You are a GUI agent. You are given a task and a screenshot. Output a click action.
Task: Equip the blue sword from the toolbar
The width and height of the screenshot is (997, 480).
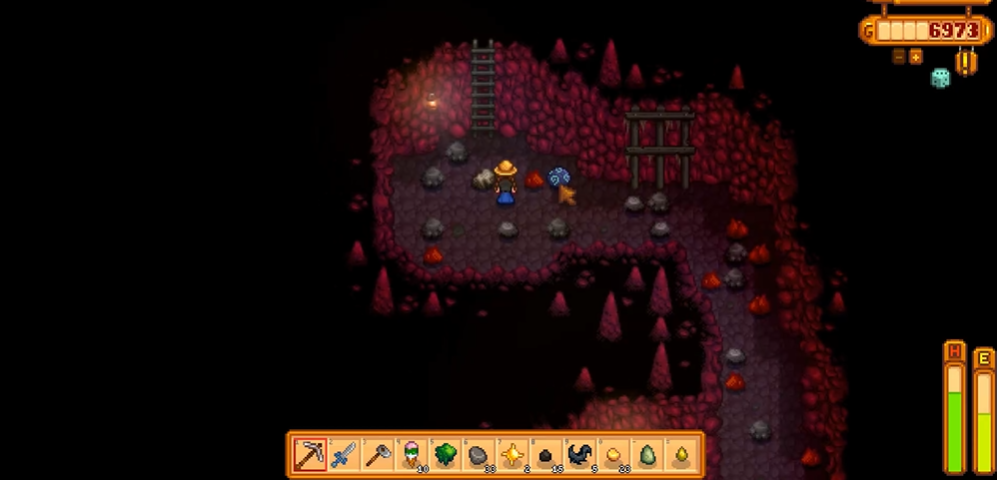(343, 456)
